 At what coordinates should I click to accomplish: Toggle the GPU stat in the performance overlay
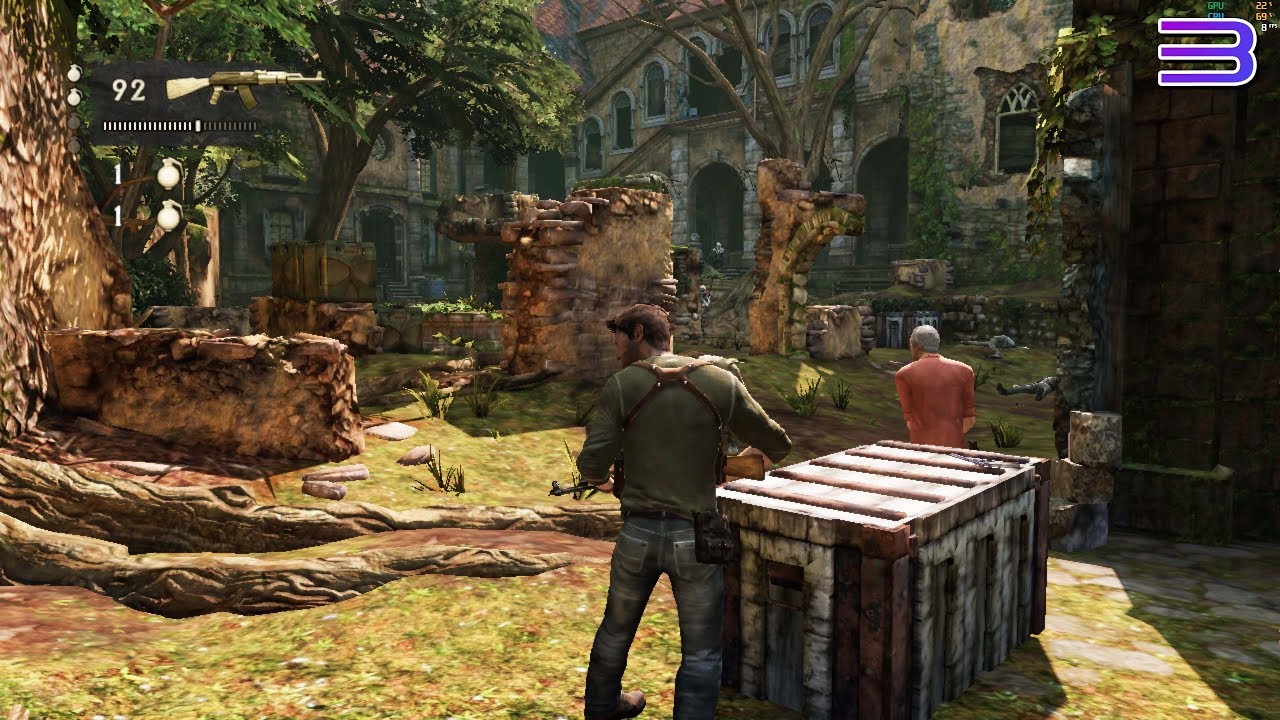point(1216,6)
